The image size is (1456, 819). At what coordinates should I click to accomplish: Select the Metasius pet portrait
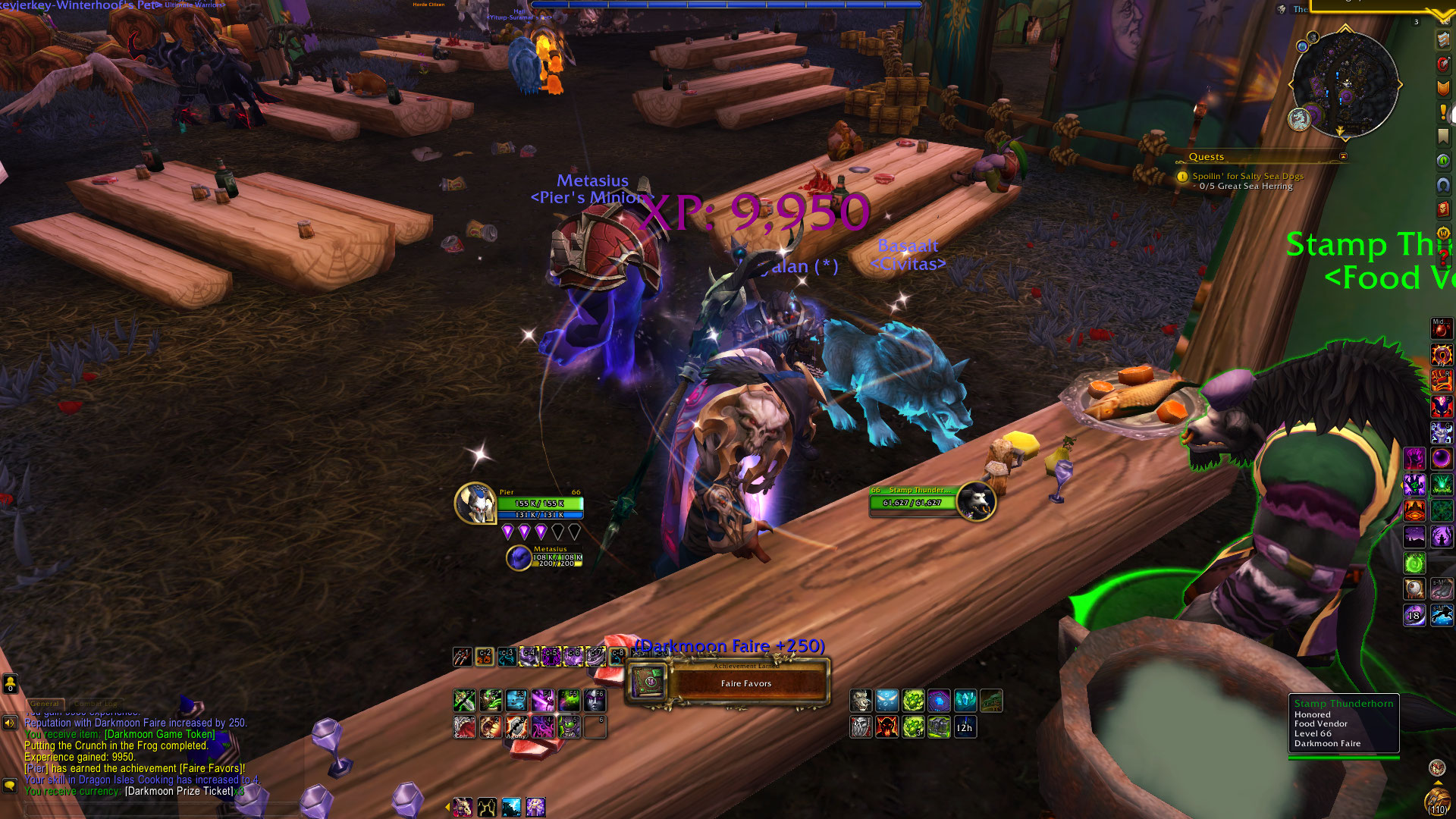pos(519,558)
